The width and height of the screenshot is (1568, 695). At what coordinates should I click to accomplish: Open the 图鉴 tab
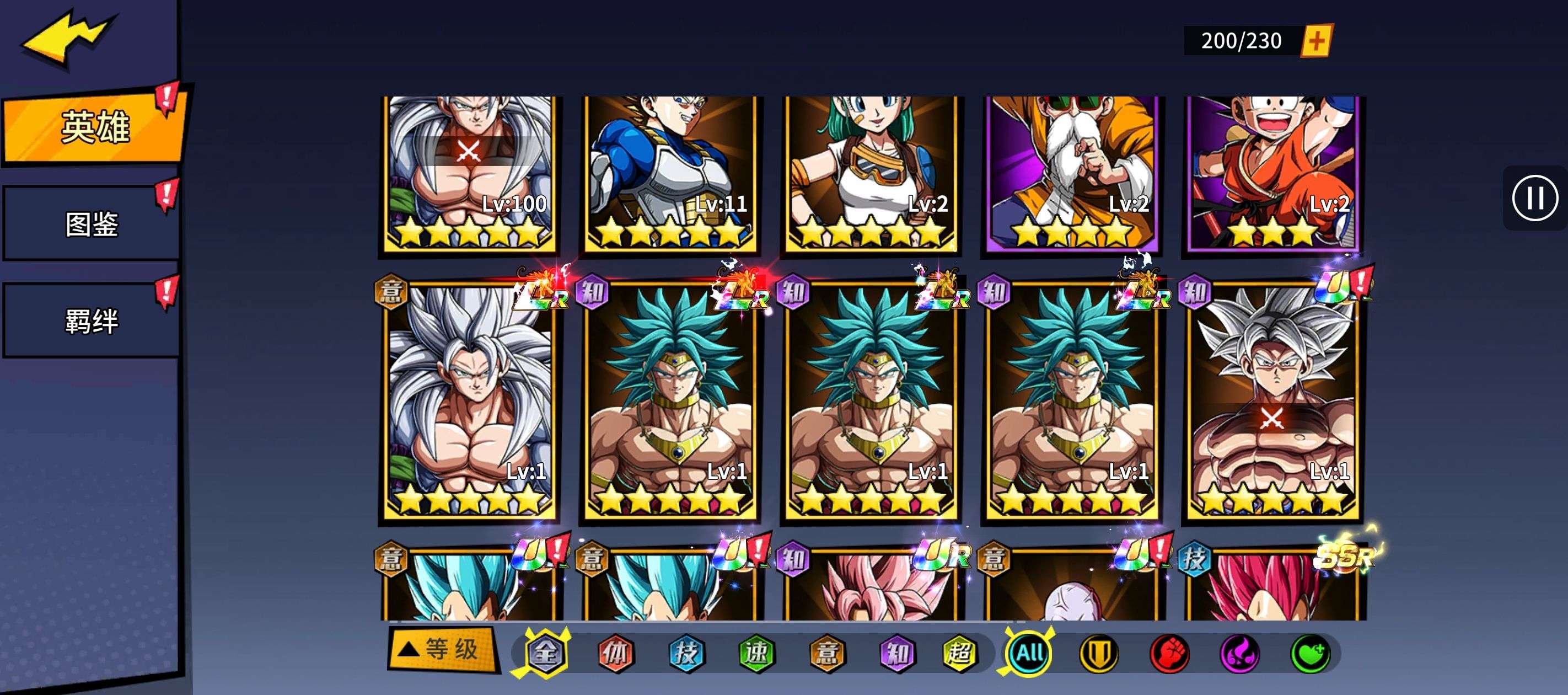[92, 224]
